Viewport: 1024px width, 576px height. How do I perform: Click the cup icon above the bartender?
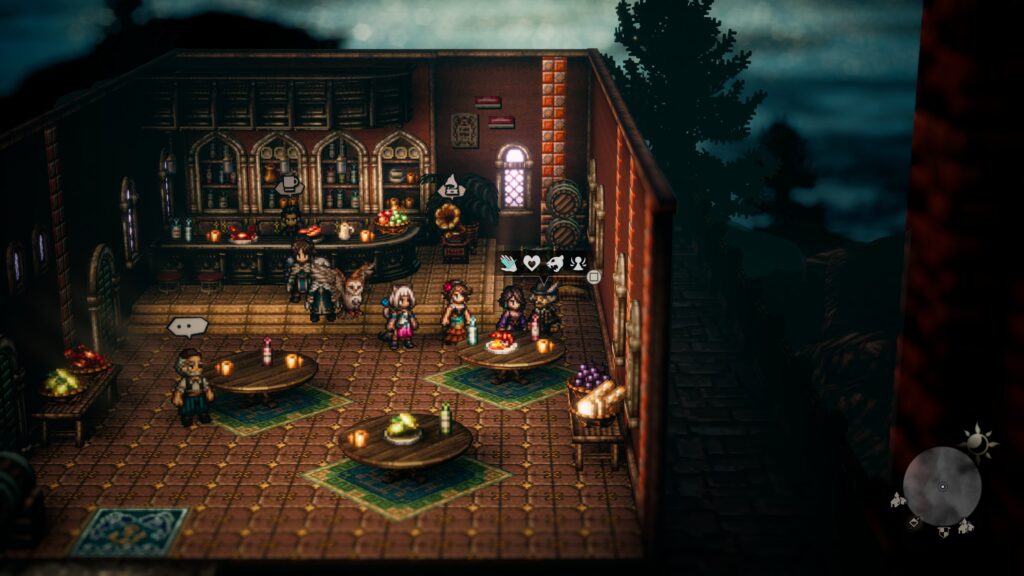tap(289, 183)
